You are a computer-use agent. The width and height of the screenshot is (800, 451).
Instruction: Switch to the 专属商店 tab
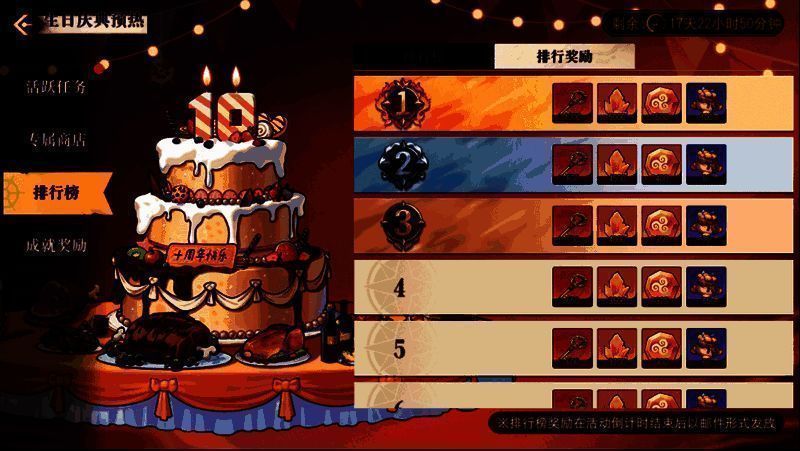(x=56, y=139)
